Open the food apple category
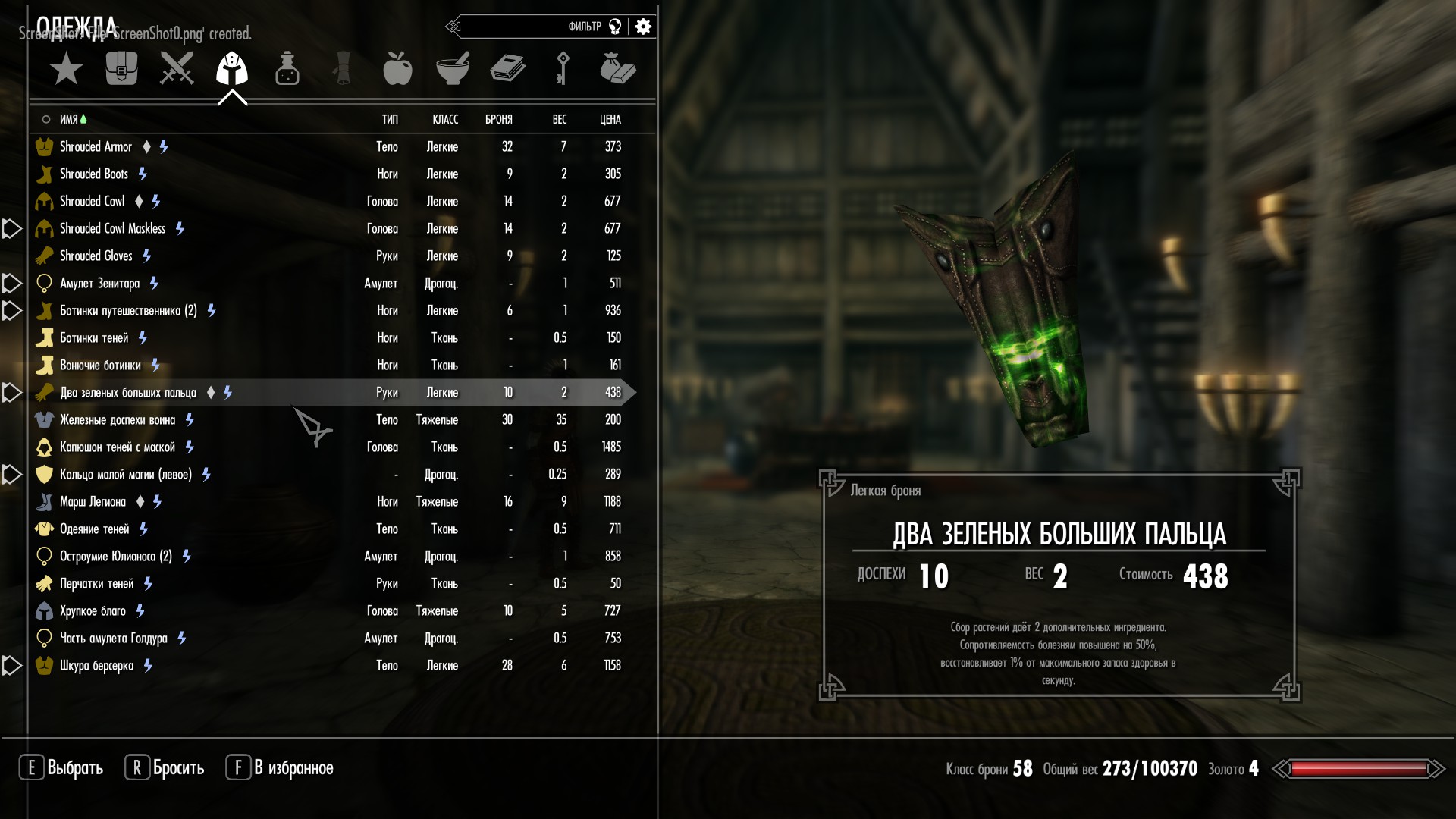 pyautogui.click(x=397, y=69)
